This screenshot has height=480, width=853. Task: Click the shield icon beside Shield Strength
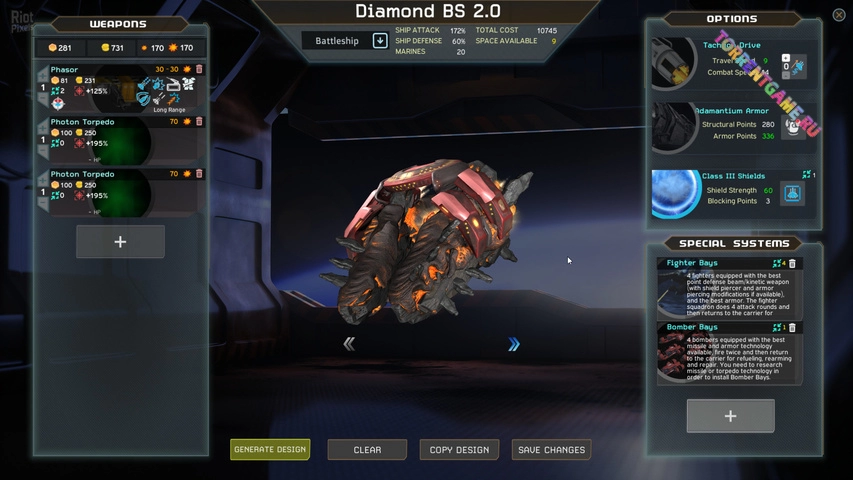pyautogui.click(x=792, y=193)
